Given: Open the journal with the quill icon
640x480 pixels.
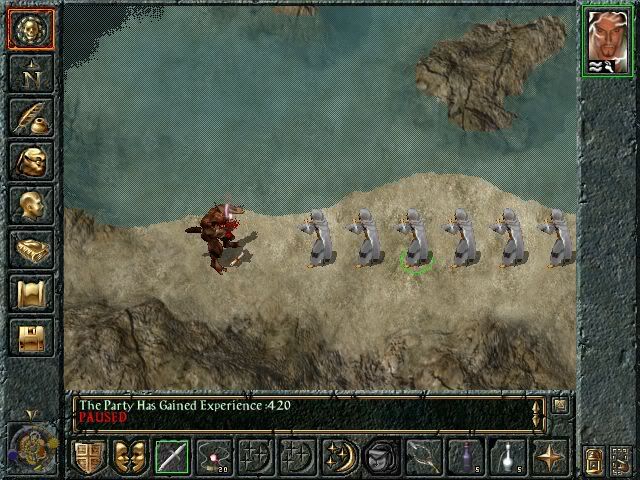Looking at the screenshot, I should click(29, 117).
